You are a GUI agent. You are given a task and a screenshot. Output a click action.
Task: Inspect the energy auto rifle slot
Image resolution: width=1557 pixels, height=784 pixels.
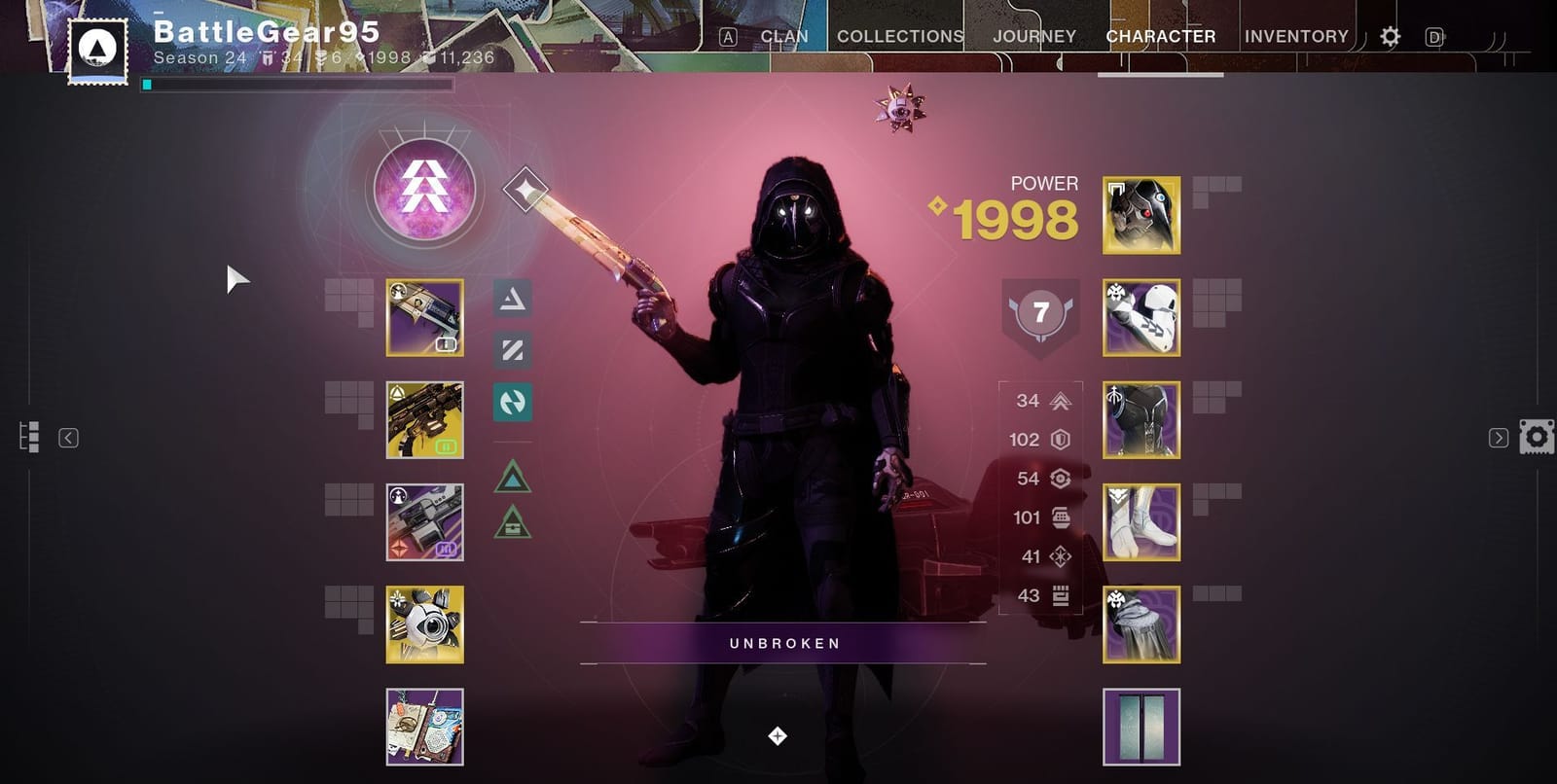(425, 420)
